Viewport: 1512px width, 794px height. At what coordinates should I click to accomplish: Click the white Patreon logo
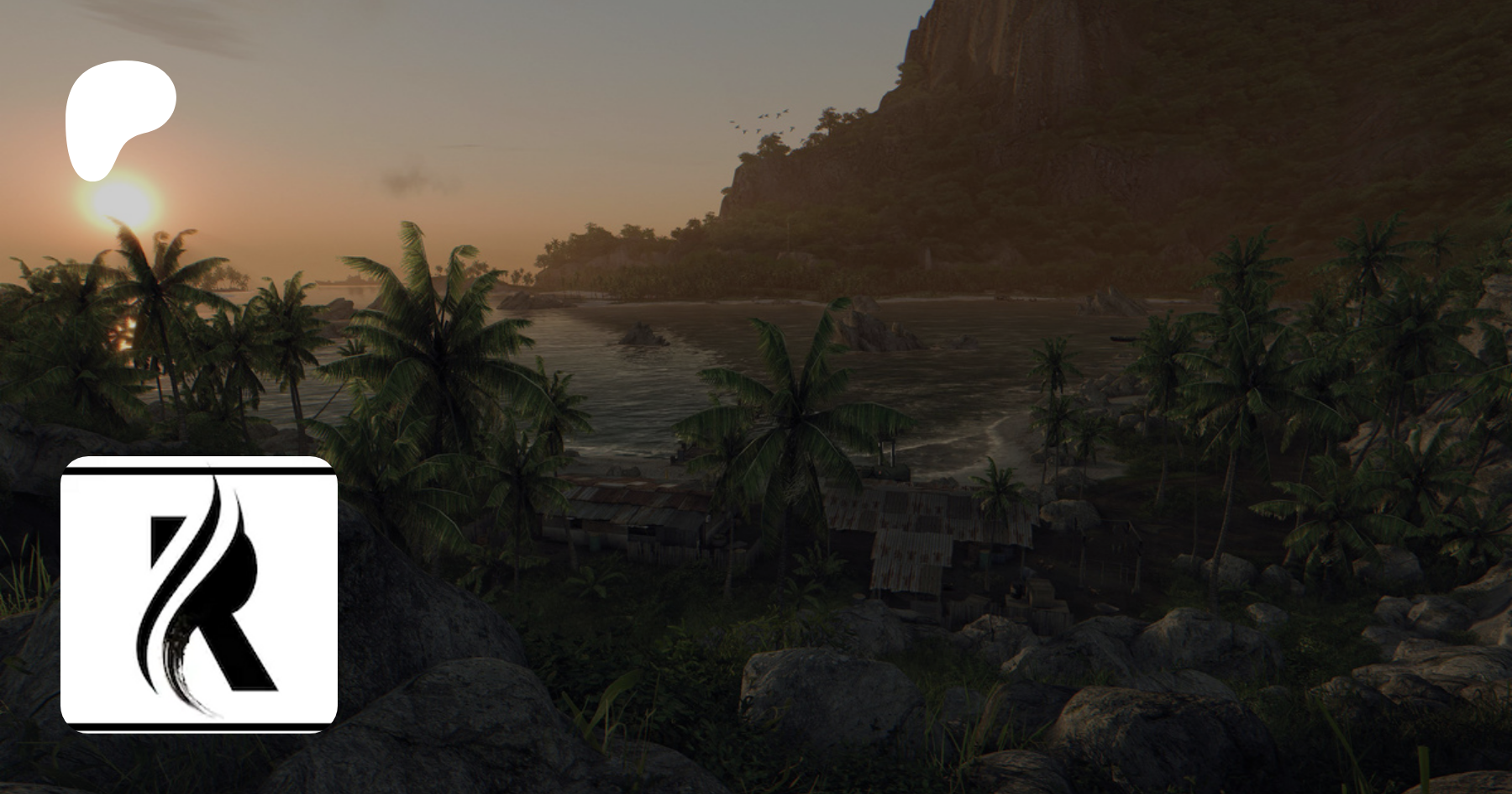[116, 114]
